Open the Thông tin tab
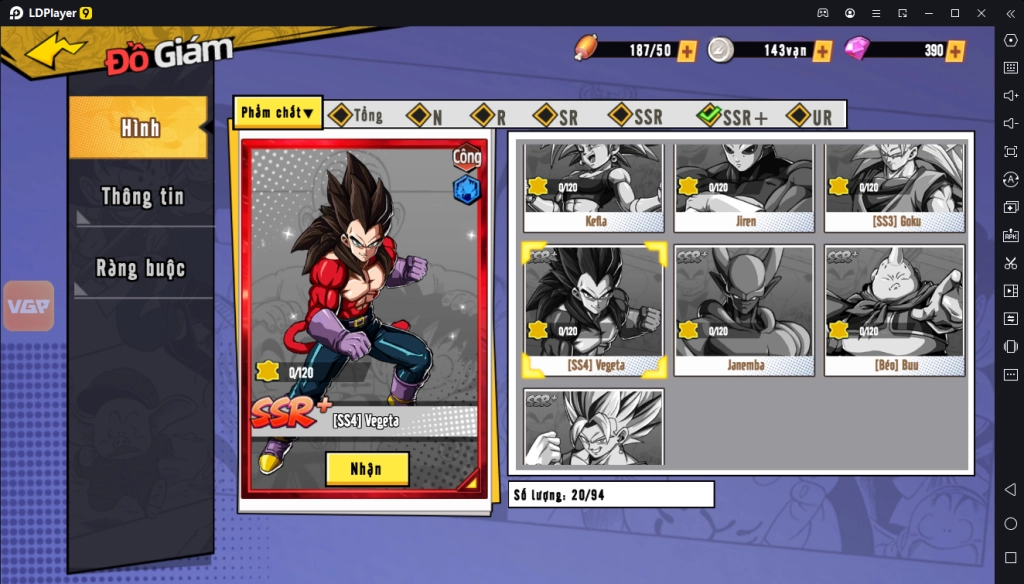 (x=142, y=196)
